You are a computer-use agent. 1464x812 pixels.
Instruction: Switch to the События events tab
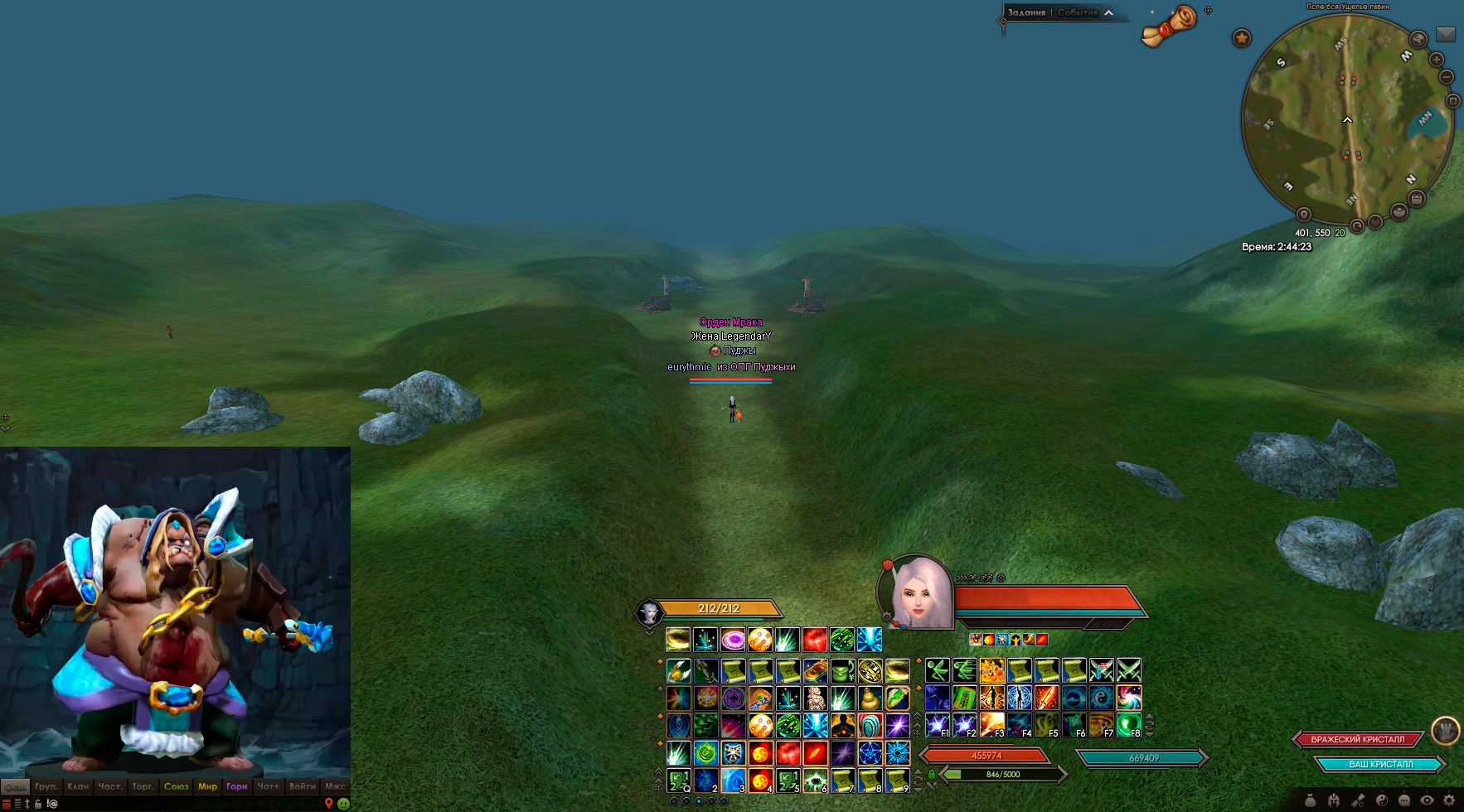click(1077, 12)
